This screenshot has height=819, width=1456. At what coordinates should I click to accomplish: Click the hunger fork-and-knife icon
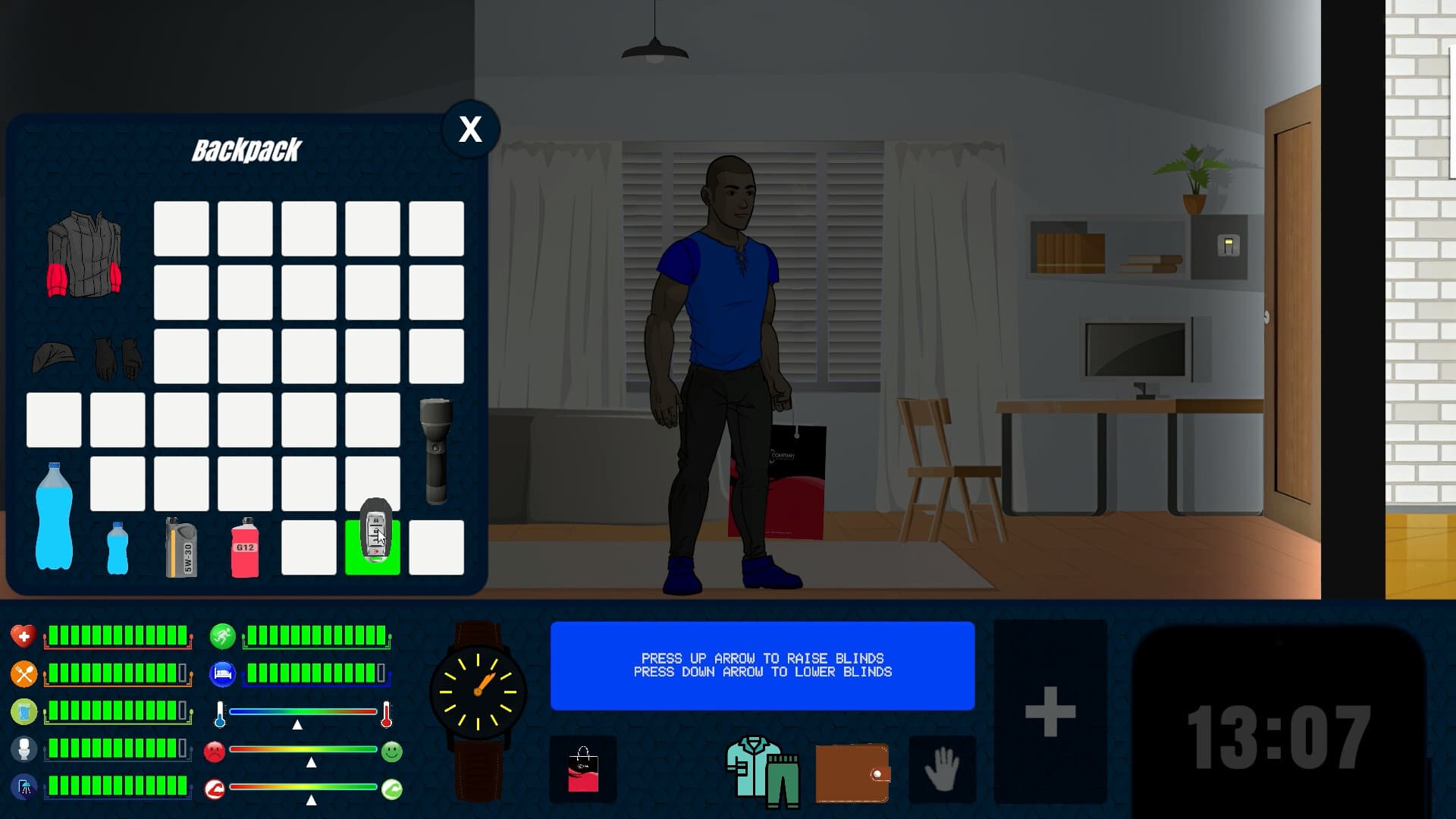click(x=25, y=672)
